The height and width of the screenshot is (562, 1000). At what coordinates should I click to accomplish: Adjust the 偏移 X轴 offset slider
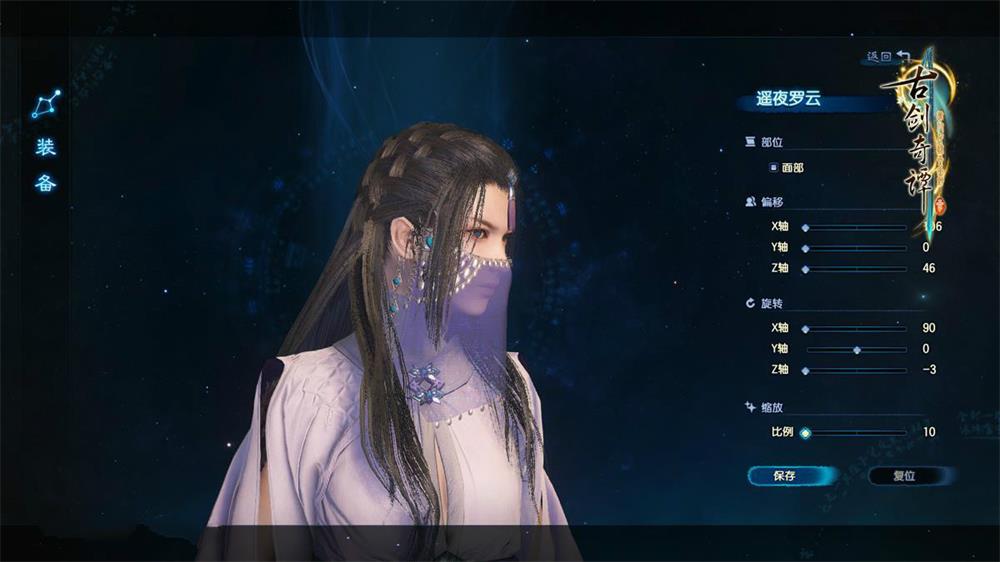[805, 227]
